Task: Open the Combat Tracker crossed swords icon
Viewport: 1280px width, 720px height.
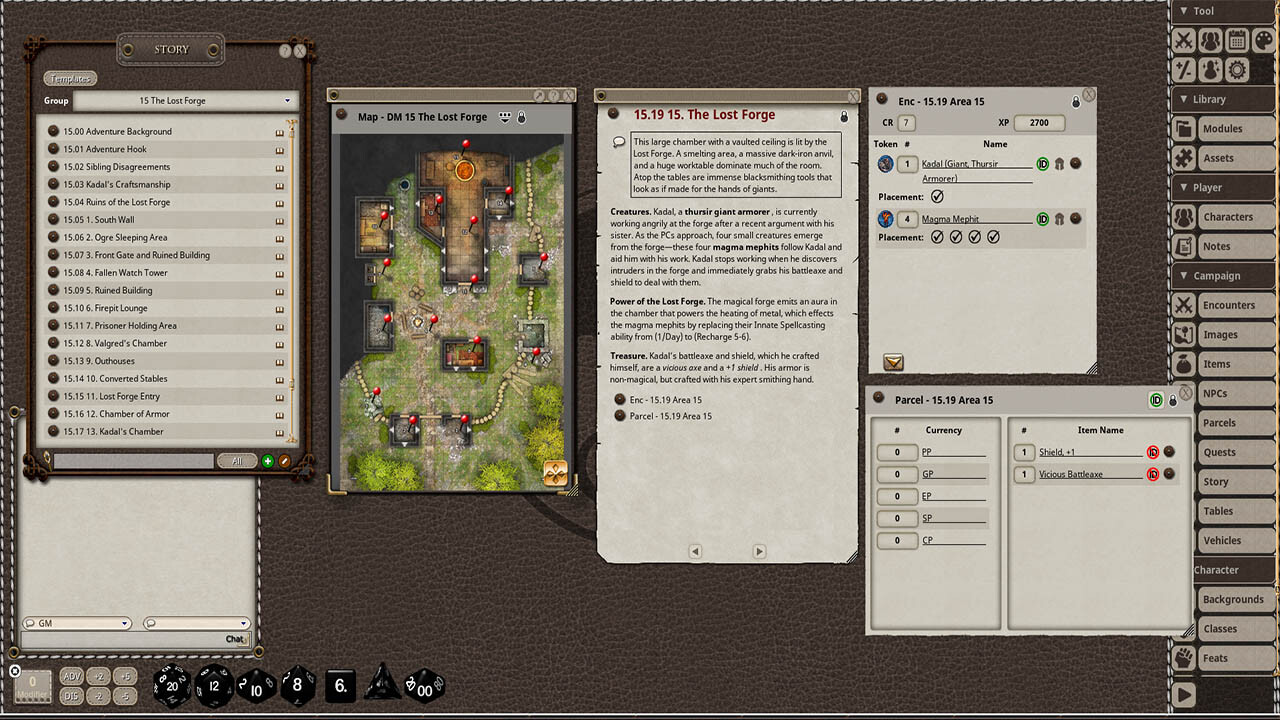Action: tap(1183, 40)
